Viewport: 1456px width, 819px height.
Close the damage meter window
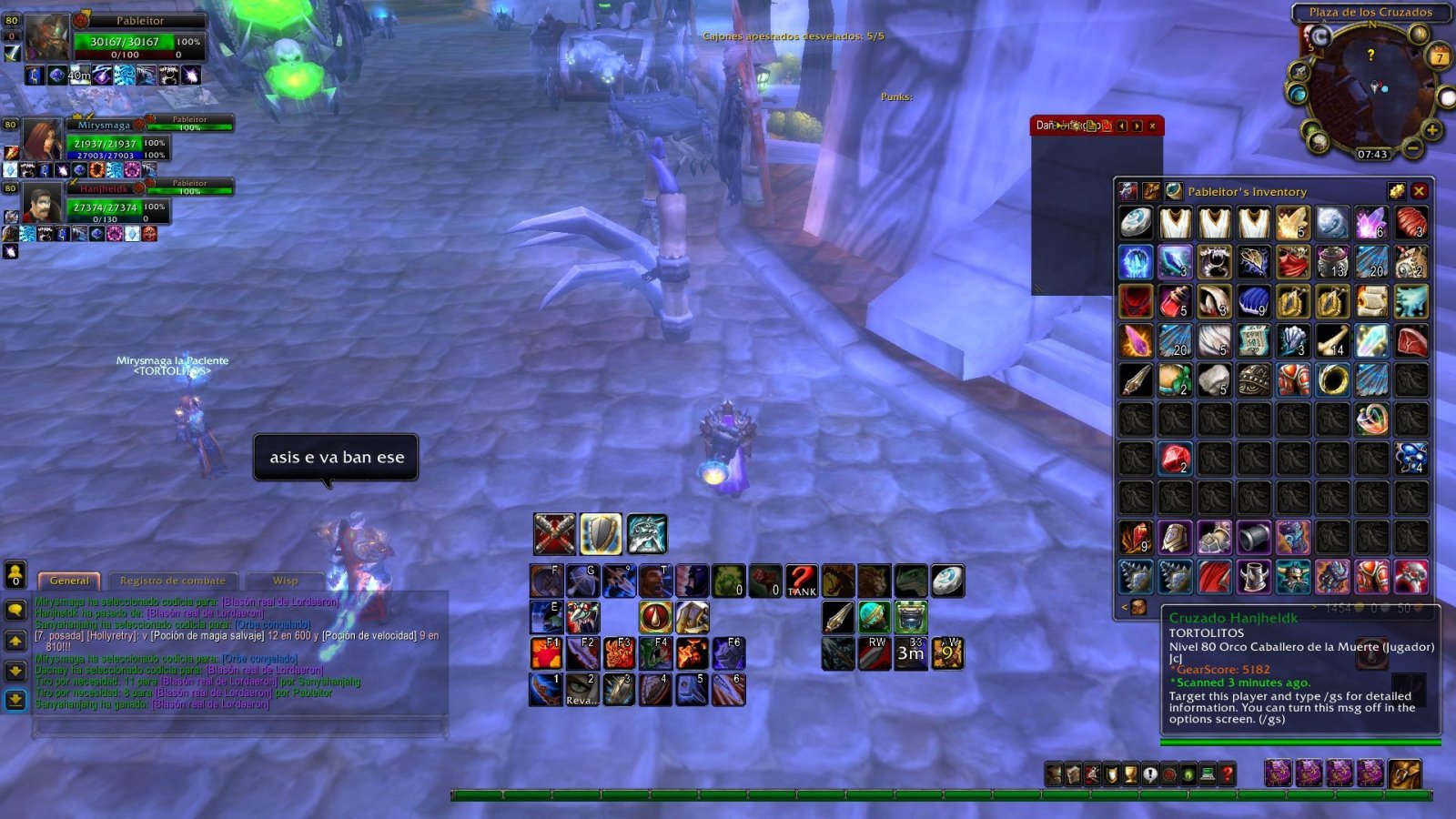click(x=1152, y=126)
